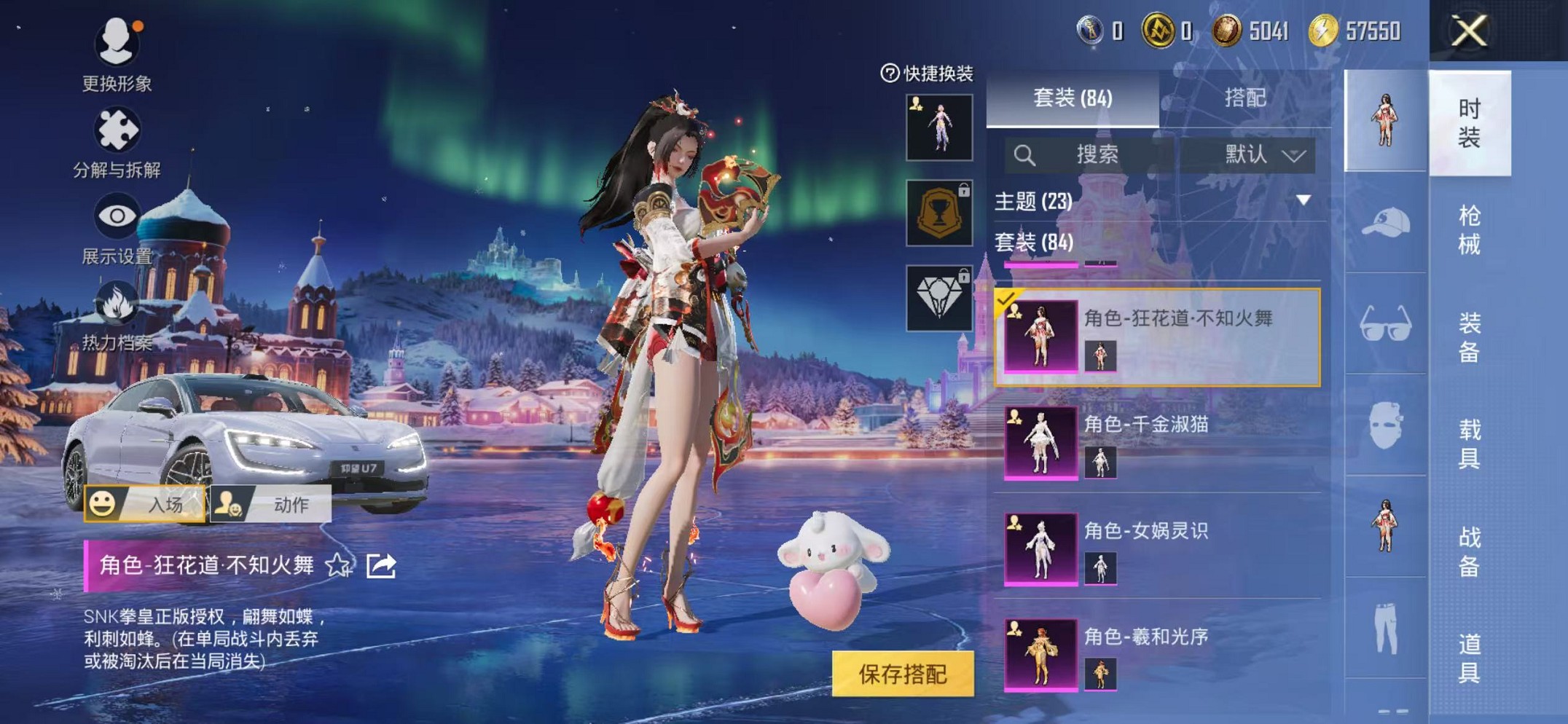Select the 动作 action button

271,504
